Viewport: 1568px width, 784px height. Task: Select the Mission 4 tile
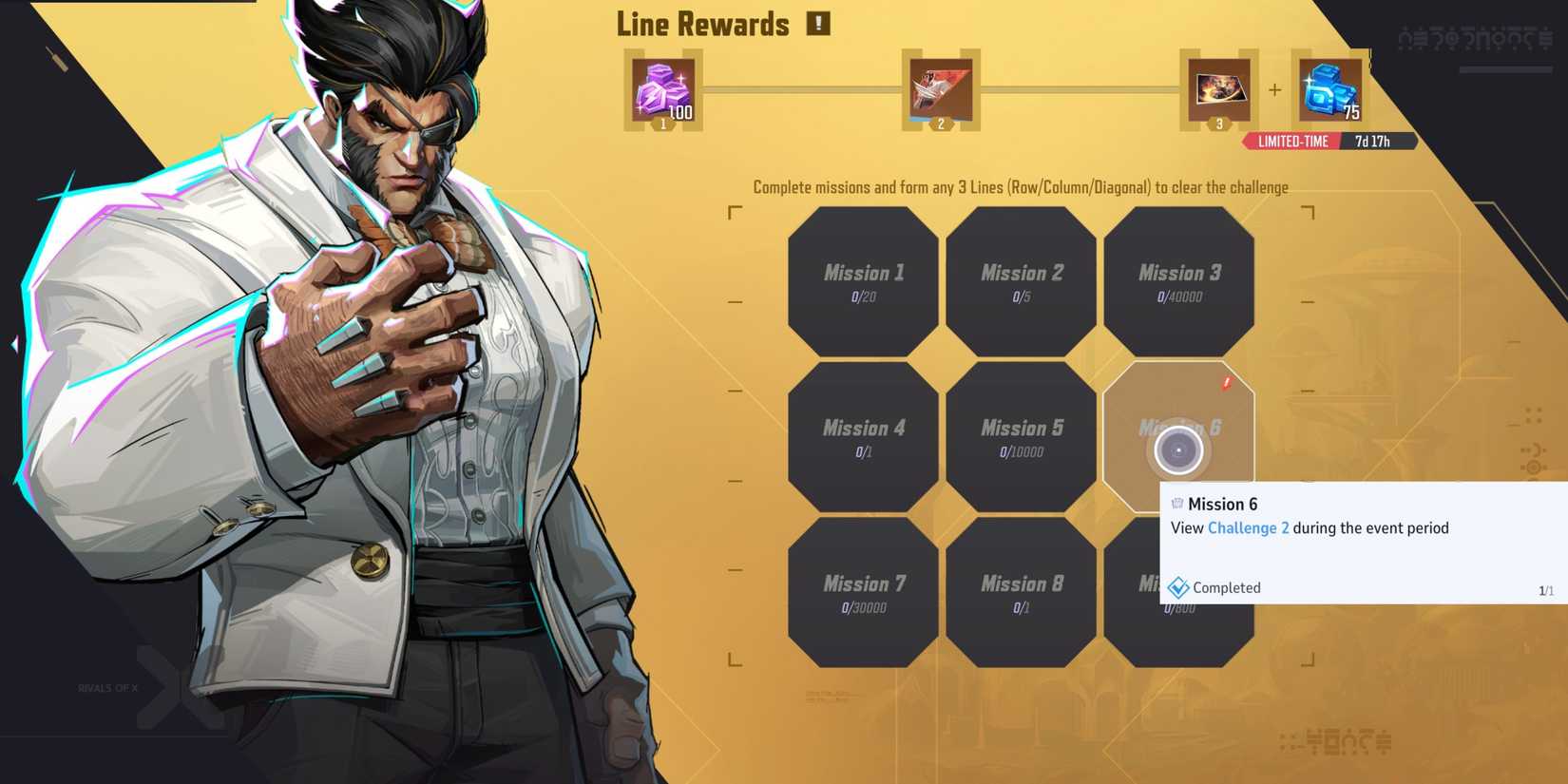pos(862,434)
